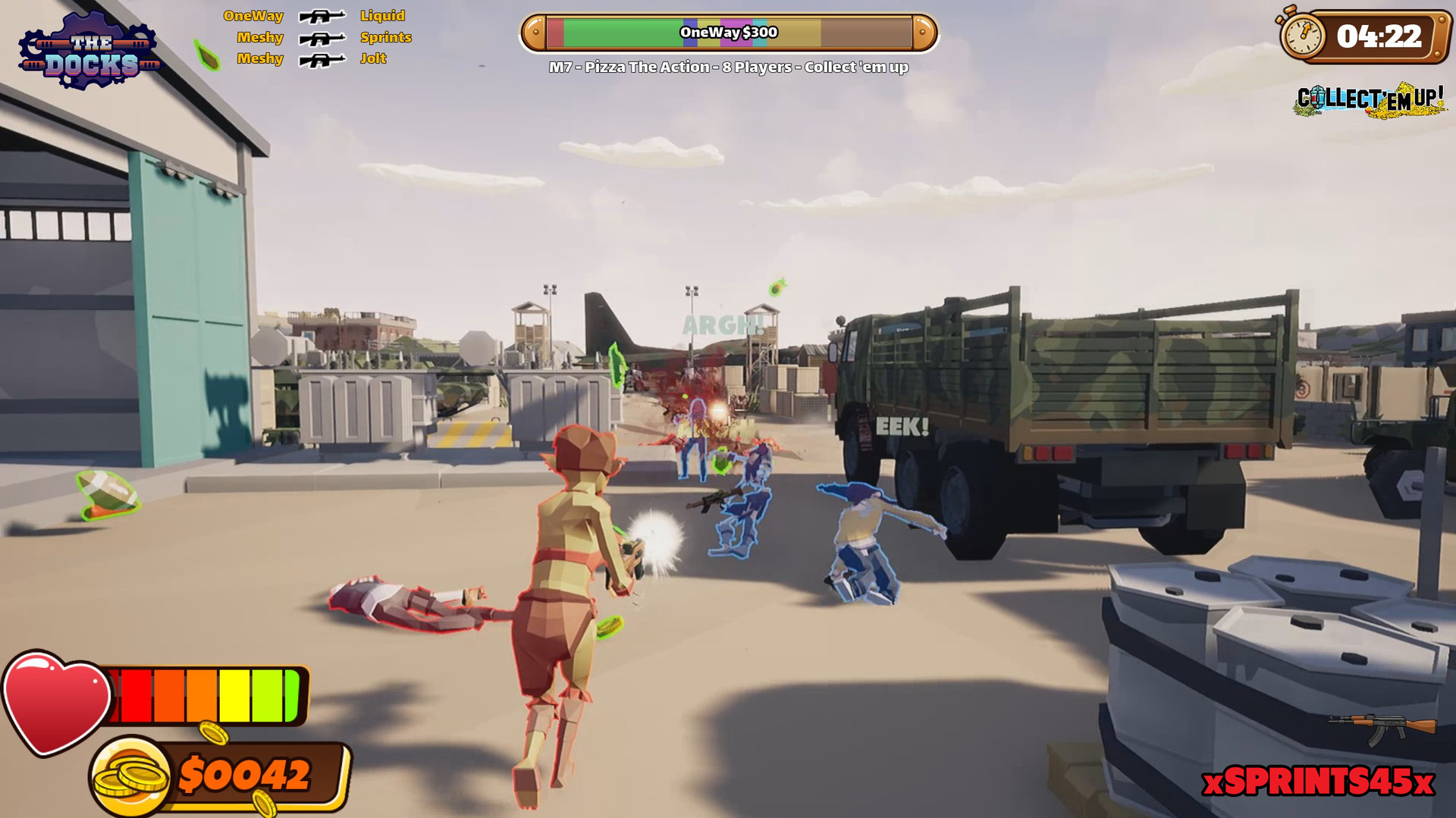Click the Meshy name in the second kill entry
The width and height of the screenshot is (1456, 818).
pos(260,37)
